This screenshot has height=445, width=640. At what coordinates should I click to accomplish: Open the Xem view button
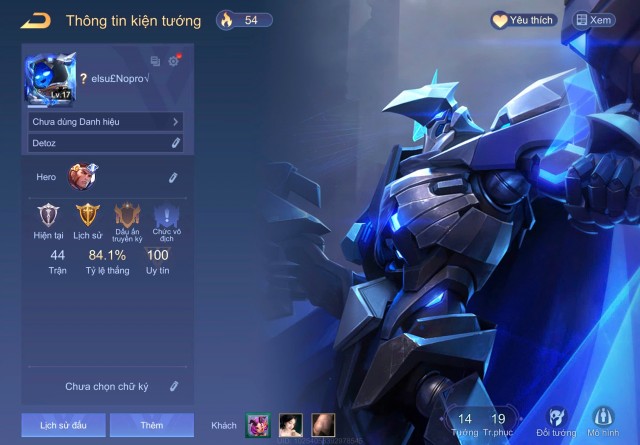pyautogui.click(x=593, y=20)
